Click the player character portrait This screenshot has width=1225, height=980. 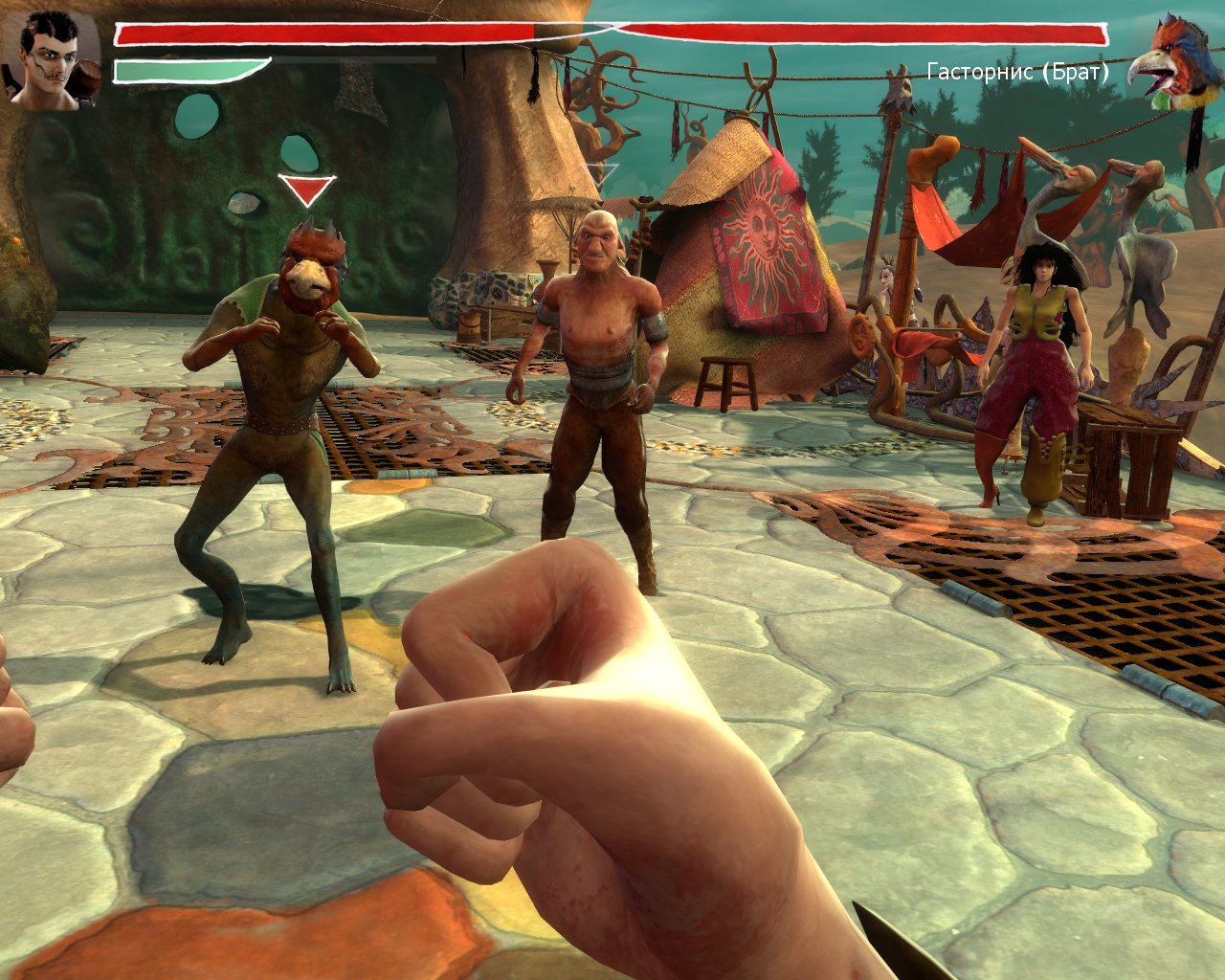pos(52,60)
